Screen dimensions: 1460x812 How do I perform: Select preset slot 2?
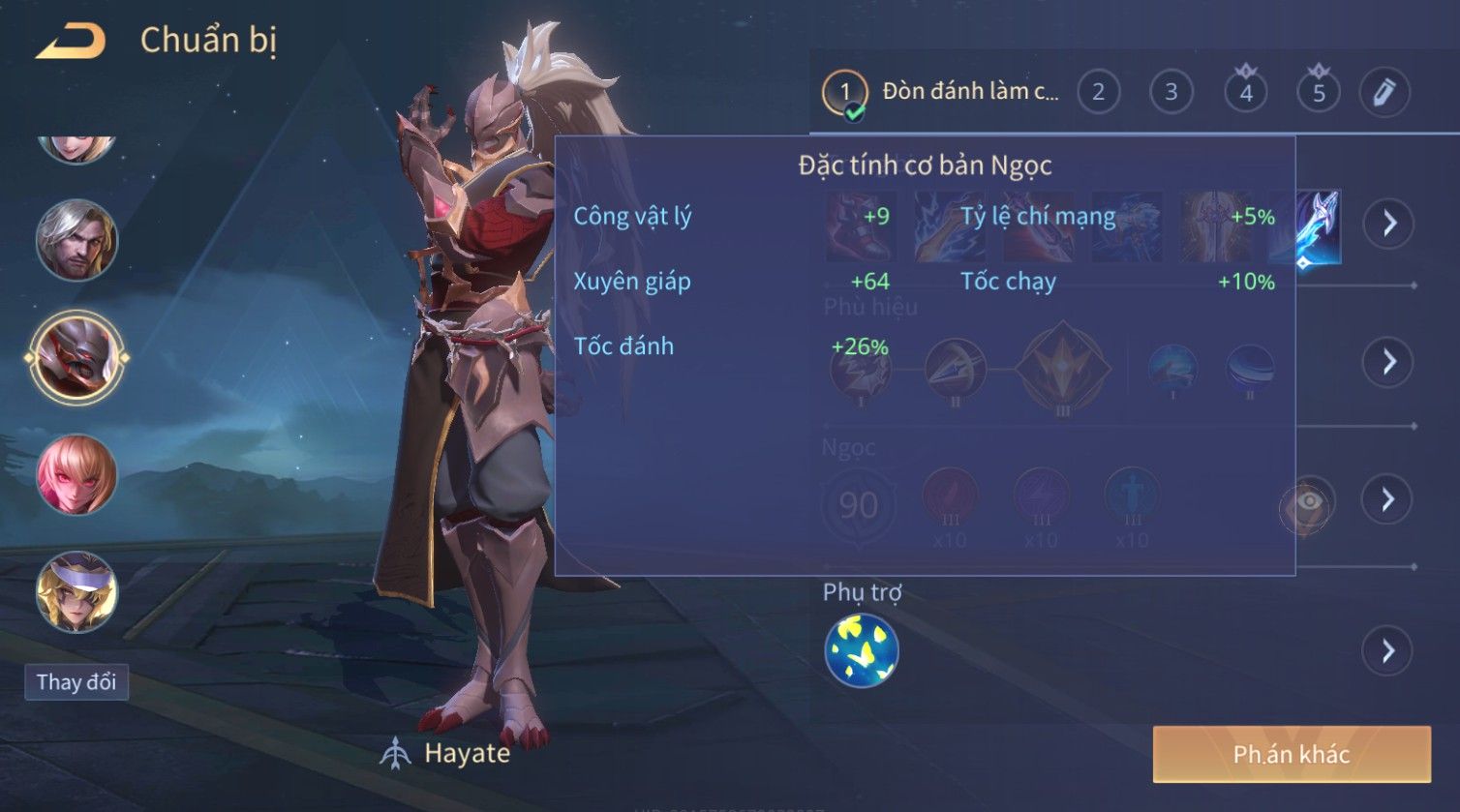[x=1098, y=93]
